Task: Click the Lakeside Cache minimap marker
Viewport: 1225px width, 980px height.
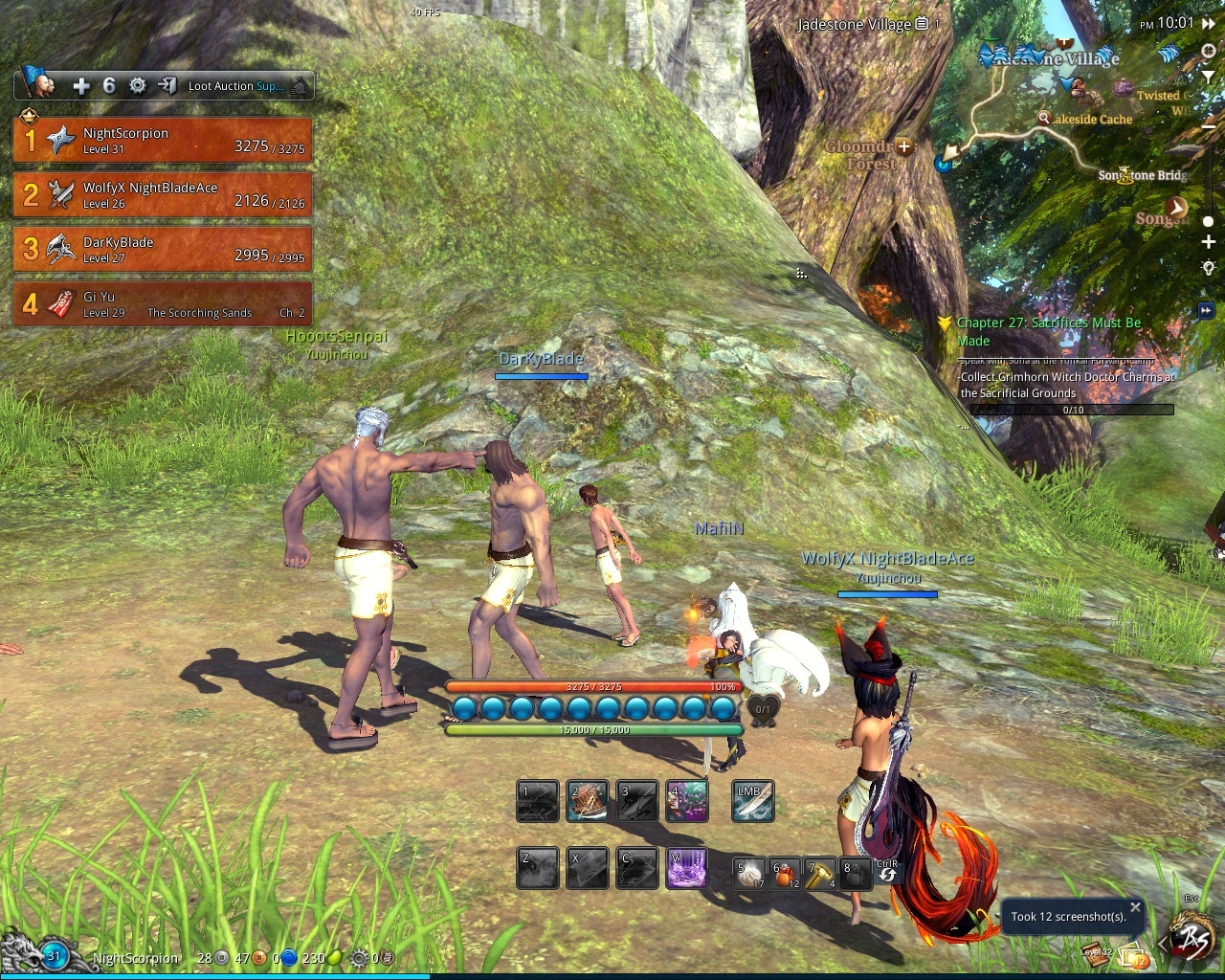Action: pyautogui.click(x=1044, y=118)
